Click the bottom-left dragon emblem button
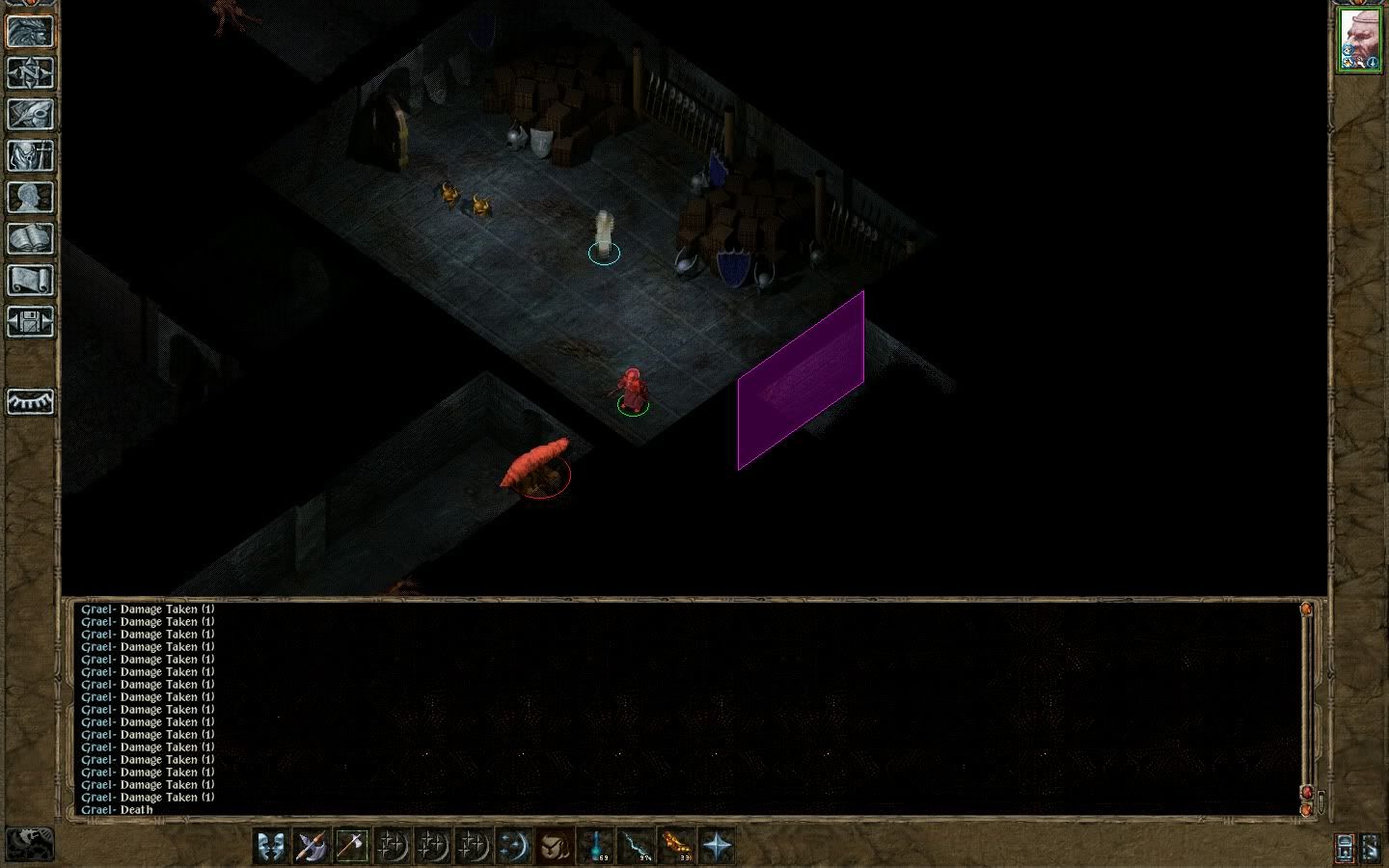The height and width of the screenshot is (868, 1389). (30, 844)
